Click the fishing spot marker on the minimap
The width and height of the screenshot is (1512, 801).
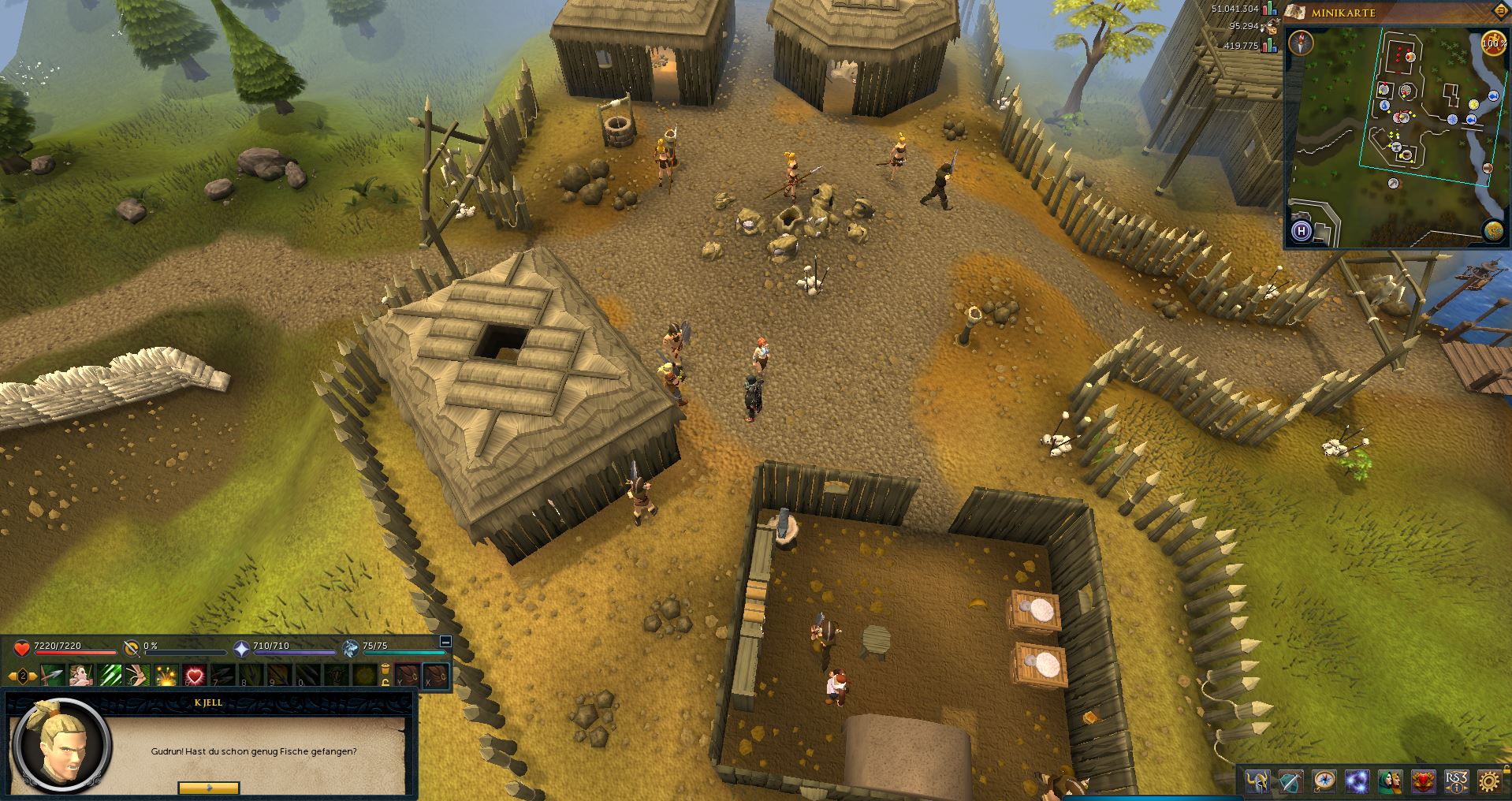tap(1493, 96)
